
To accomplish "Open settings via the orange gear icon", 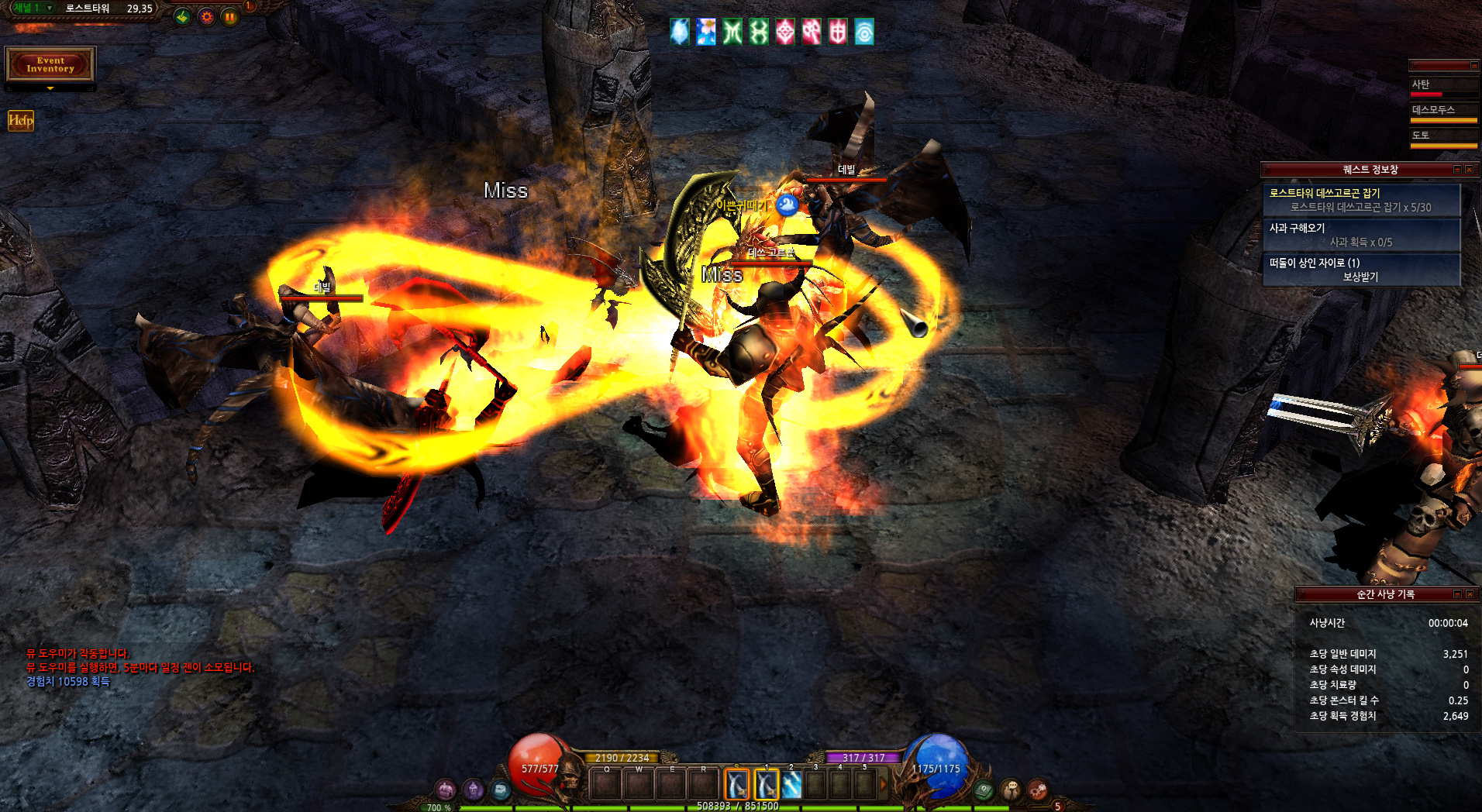I will pyautogui.click(x=206, y=16).
